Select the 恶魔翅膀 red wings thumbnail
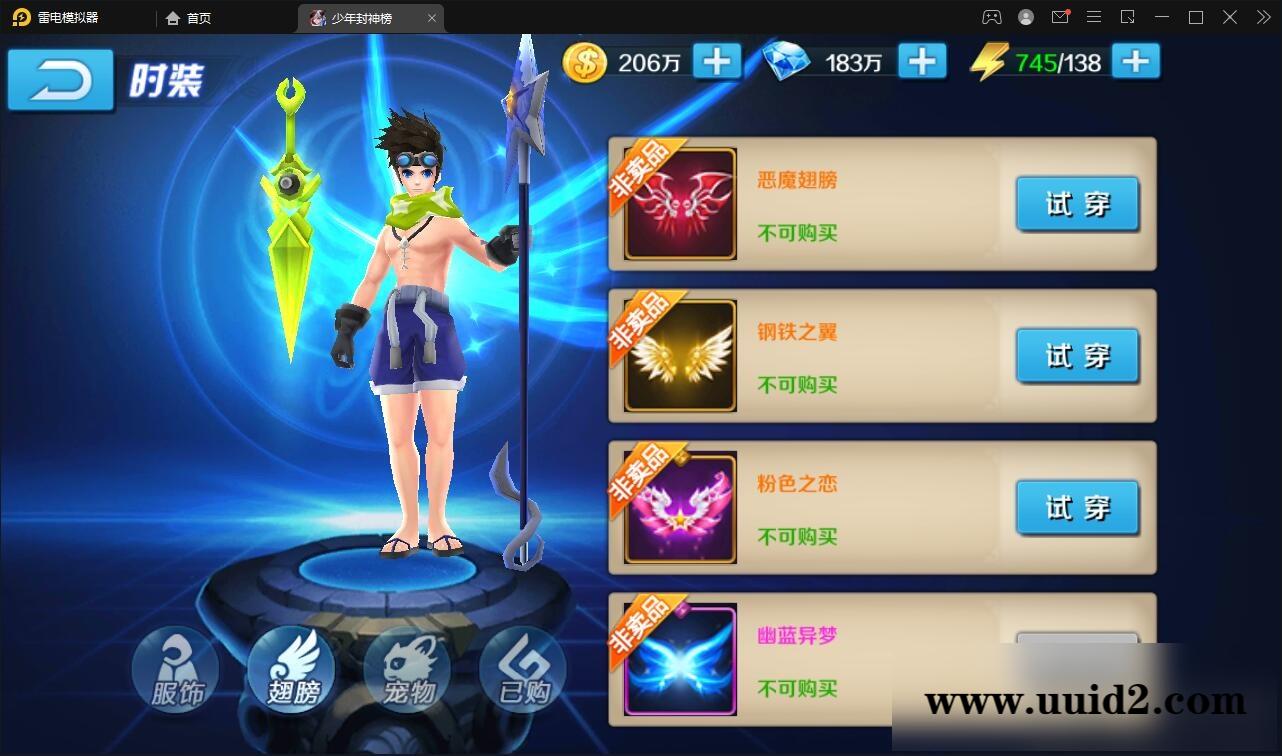1282x756 pixels. 680,204
